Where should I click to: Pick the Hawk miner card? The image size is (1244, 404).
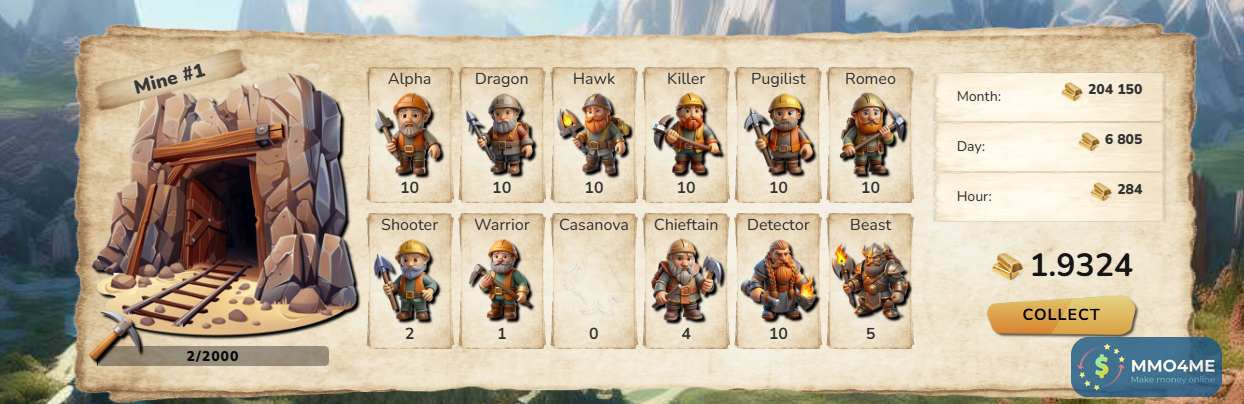pyautogui.click(x=594, y=134)
